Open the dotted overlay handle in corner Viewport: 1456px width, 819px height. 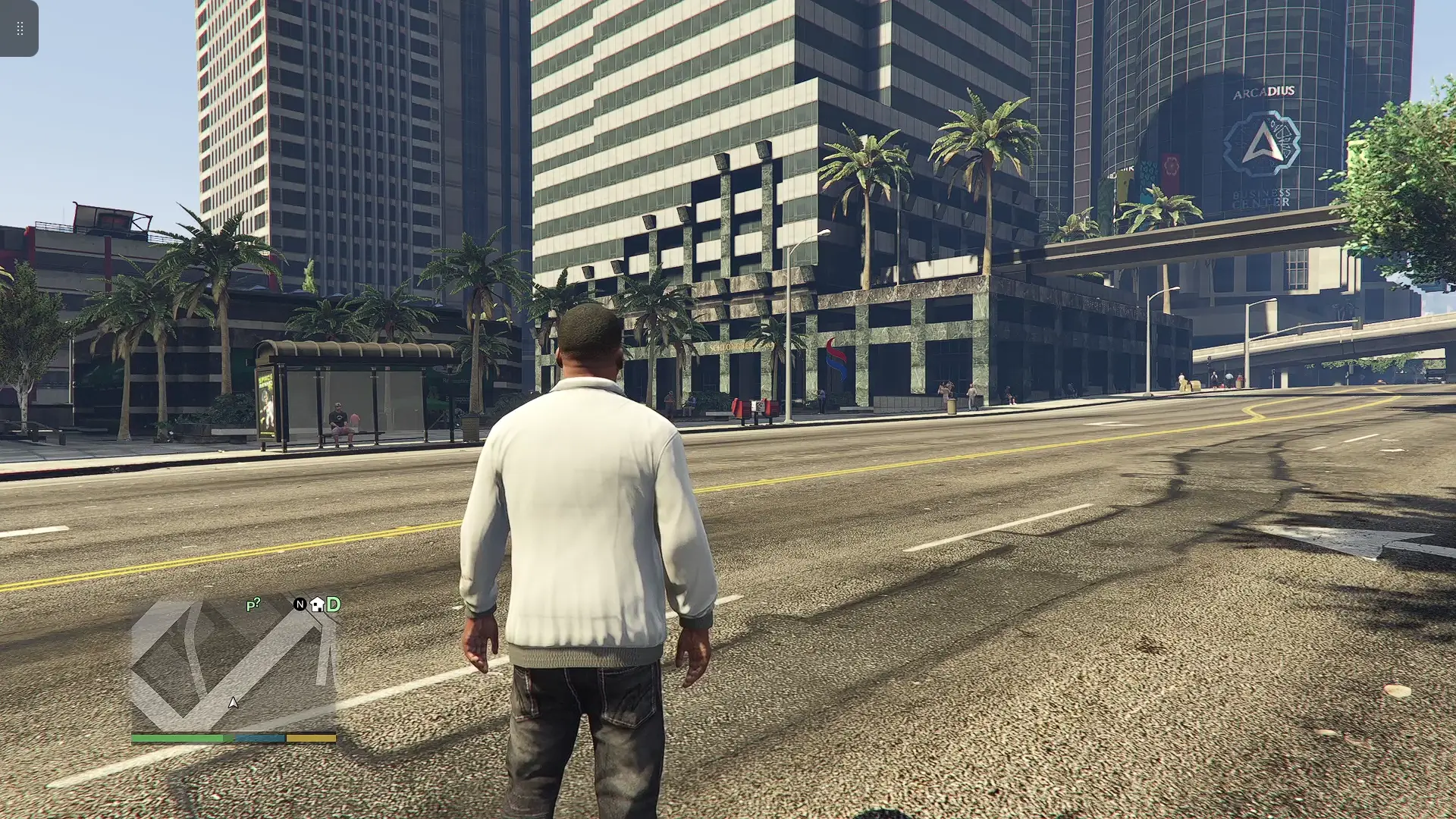tap(20, 29)
